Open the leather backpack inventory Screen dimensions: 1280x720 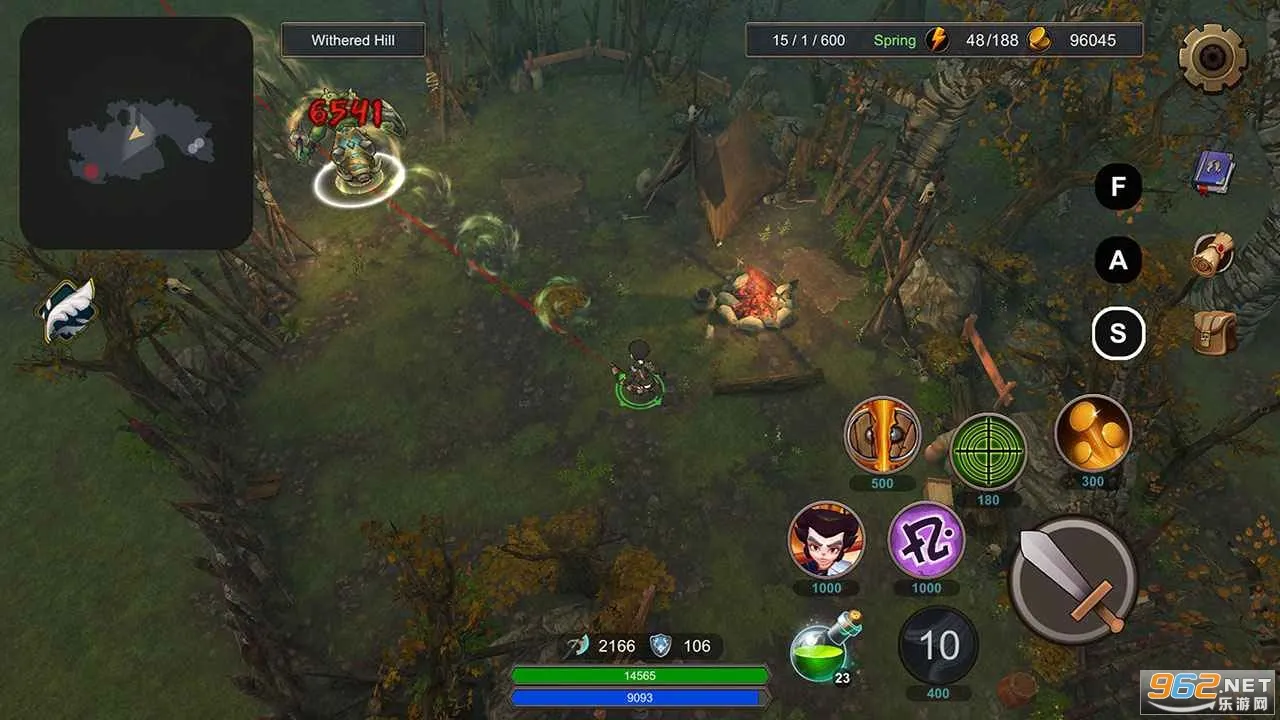click(x=1214, y=332)
